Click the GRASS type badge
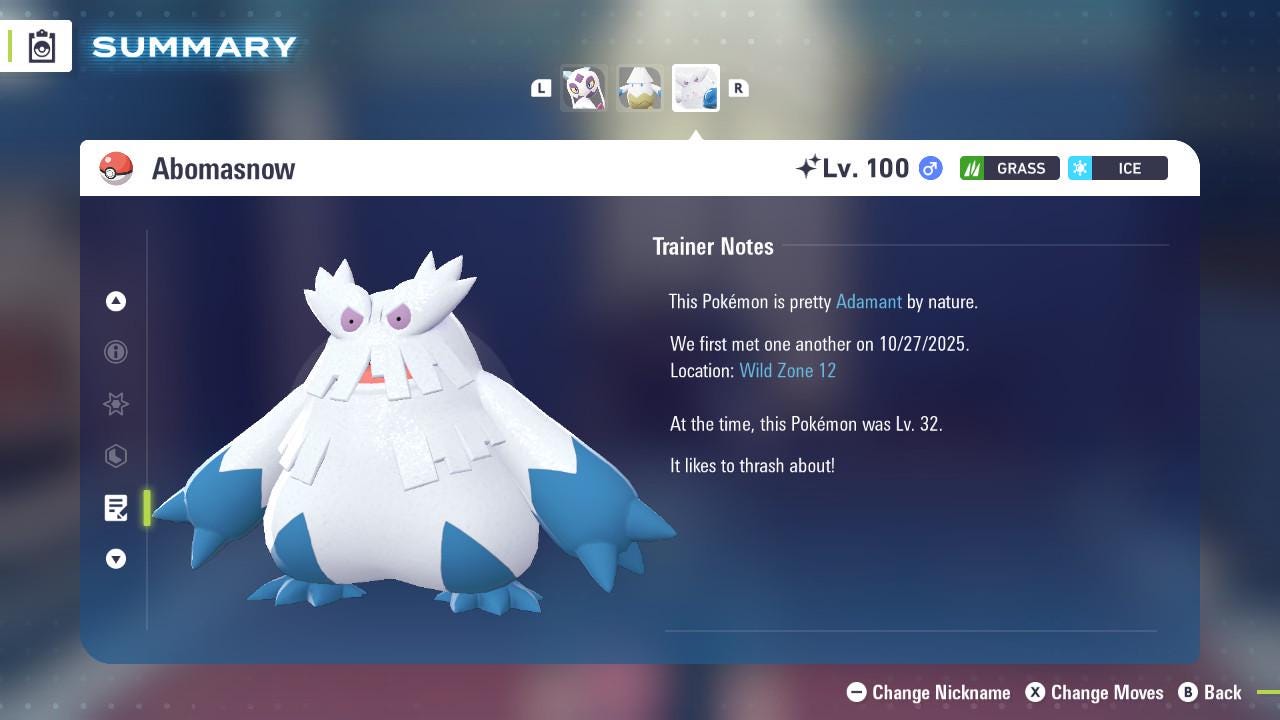The image size is (1280, 720). tap(1010, 168)
